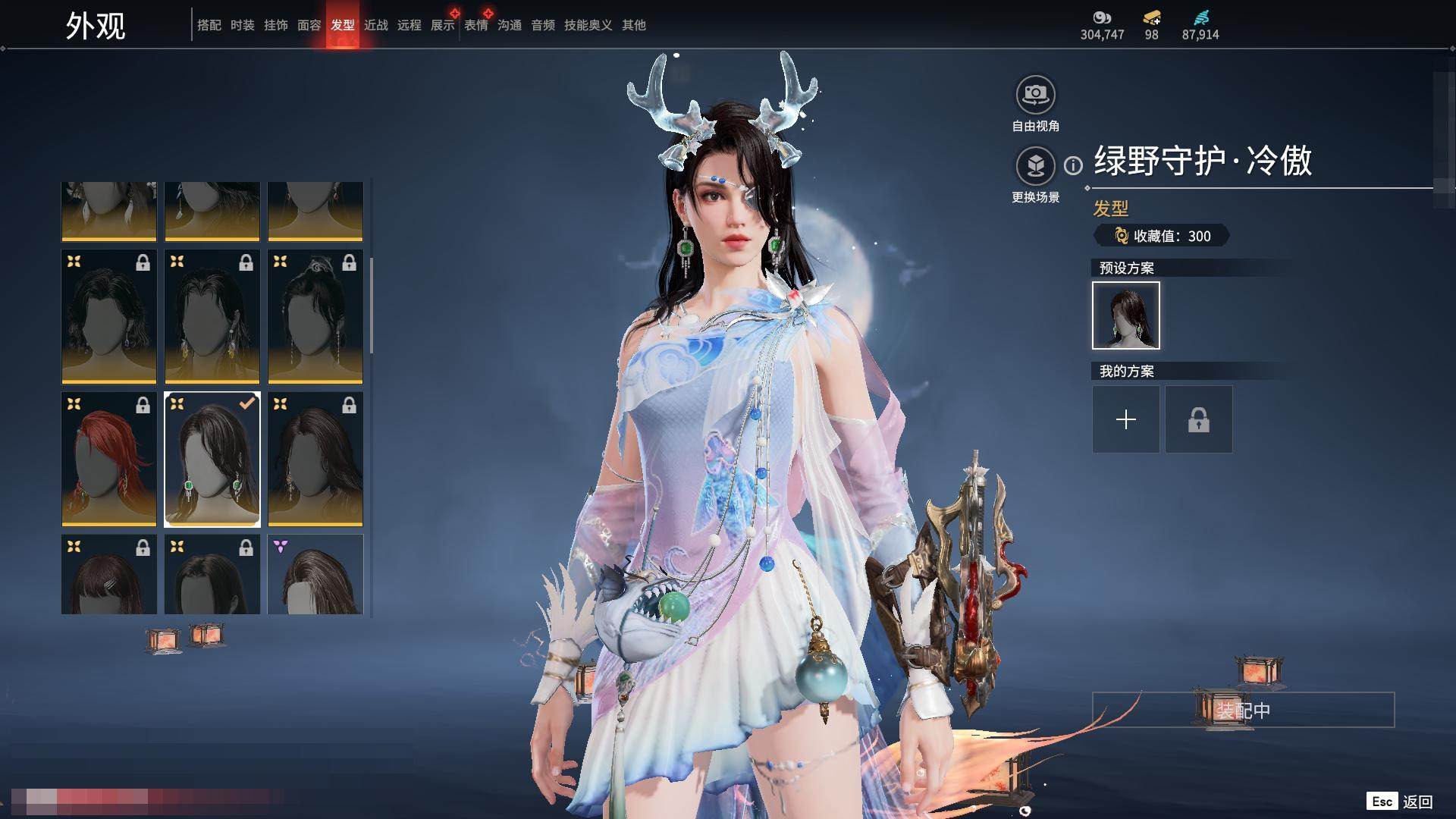Screen dimensions: 1456x819
Task: Open the 沟通 tab
Action: 509,25
